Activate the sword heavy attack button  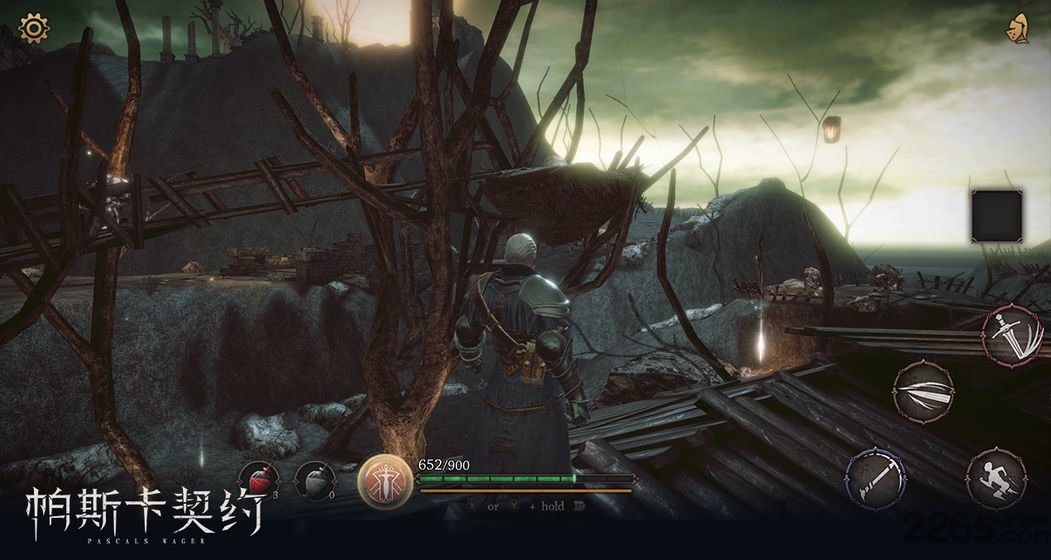point(1011,336)
